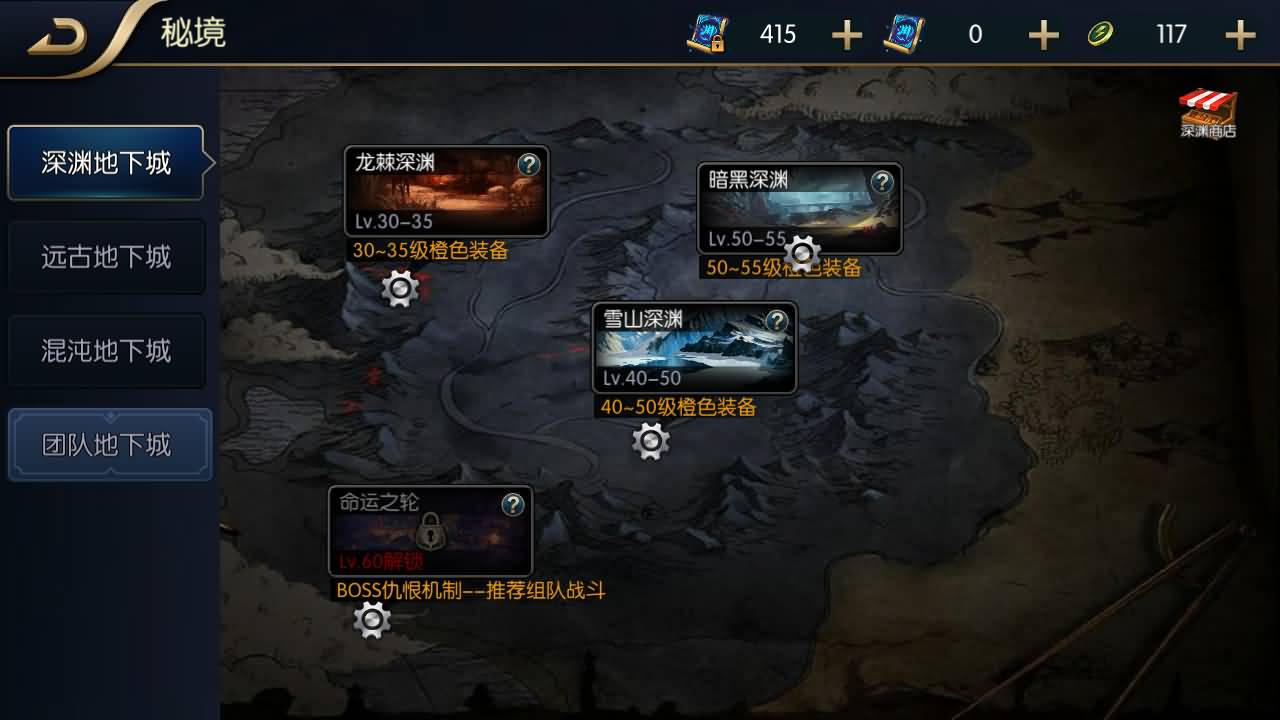
Task: Click the coin currency icon showing 117
Action: 1101,33
